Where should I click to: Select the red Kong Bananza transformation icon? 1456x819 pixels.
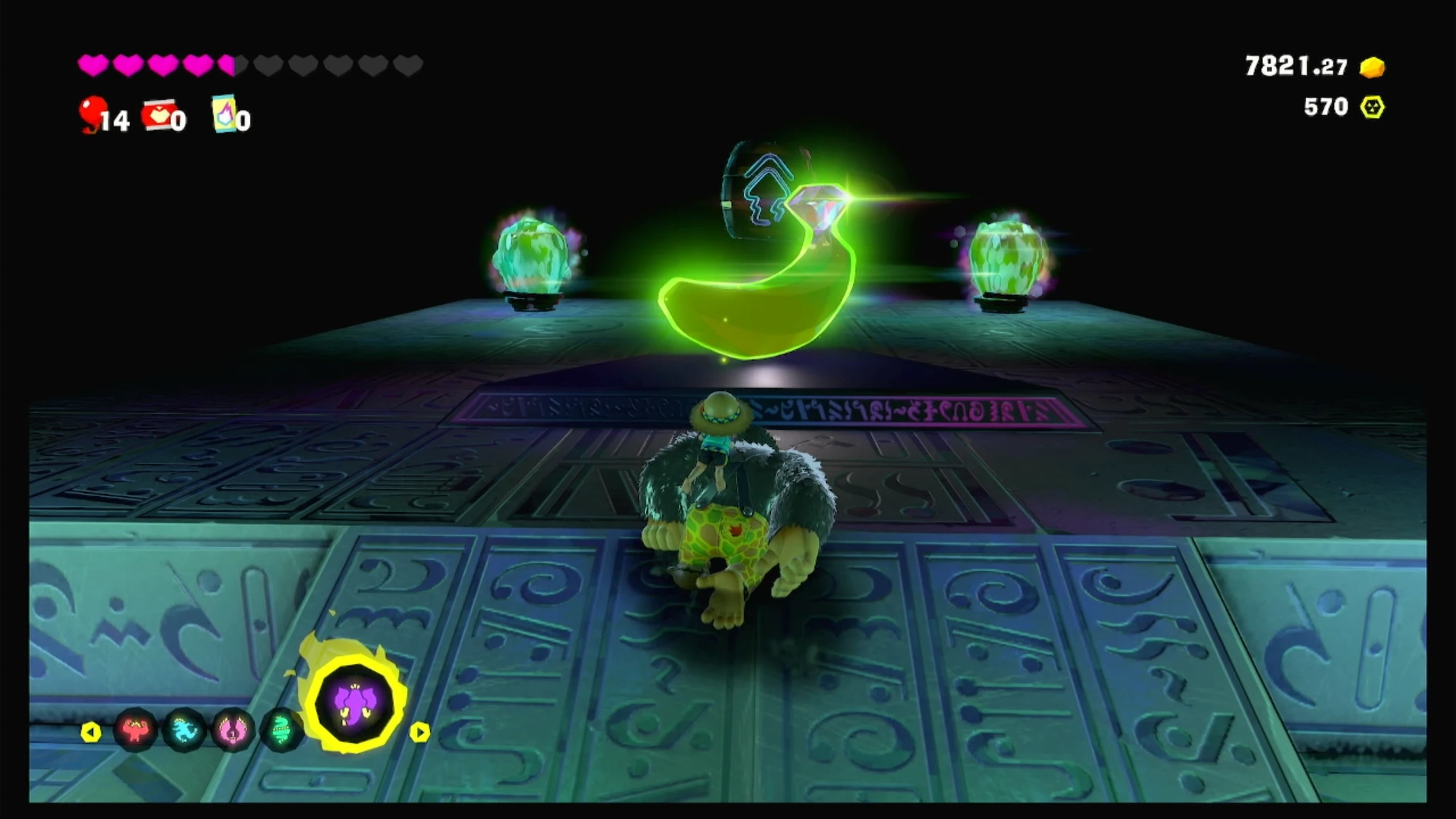tap(135, 729)
